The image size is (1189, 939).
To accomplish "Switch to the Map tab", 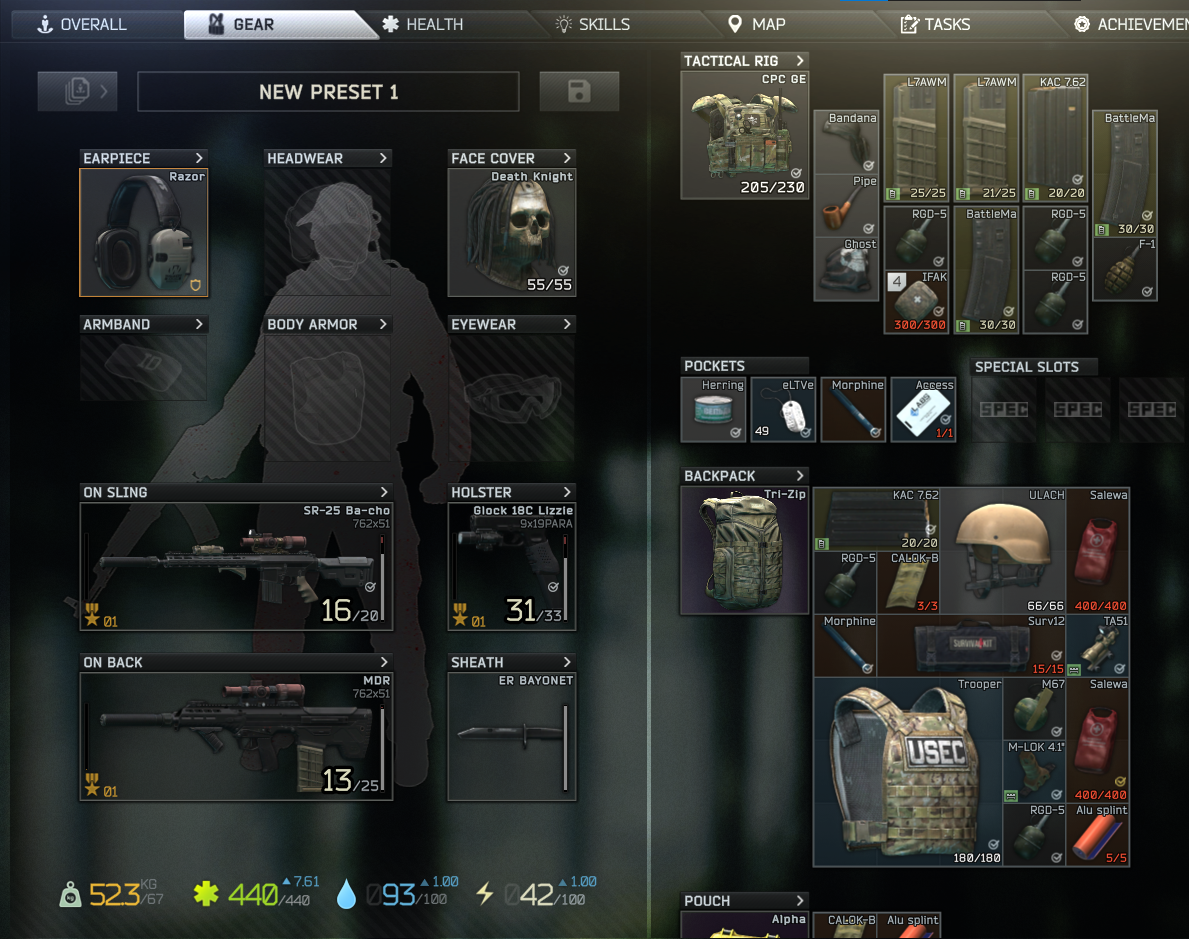I will 757,24.
